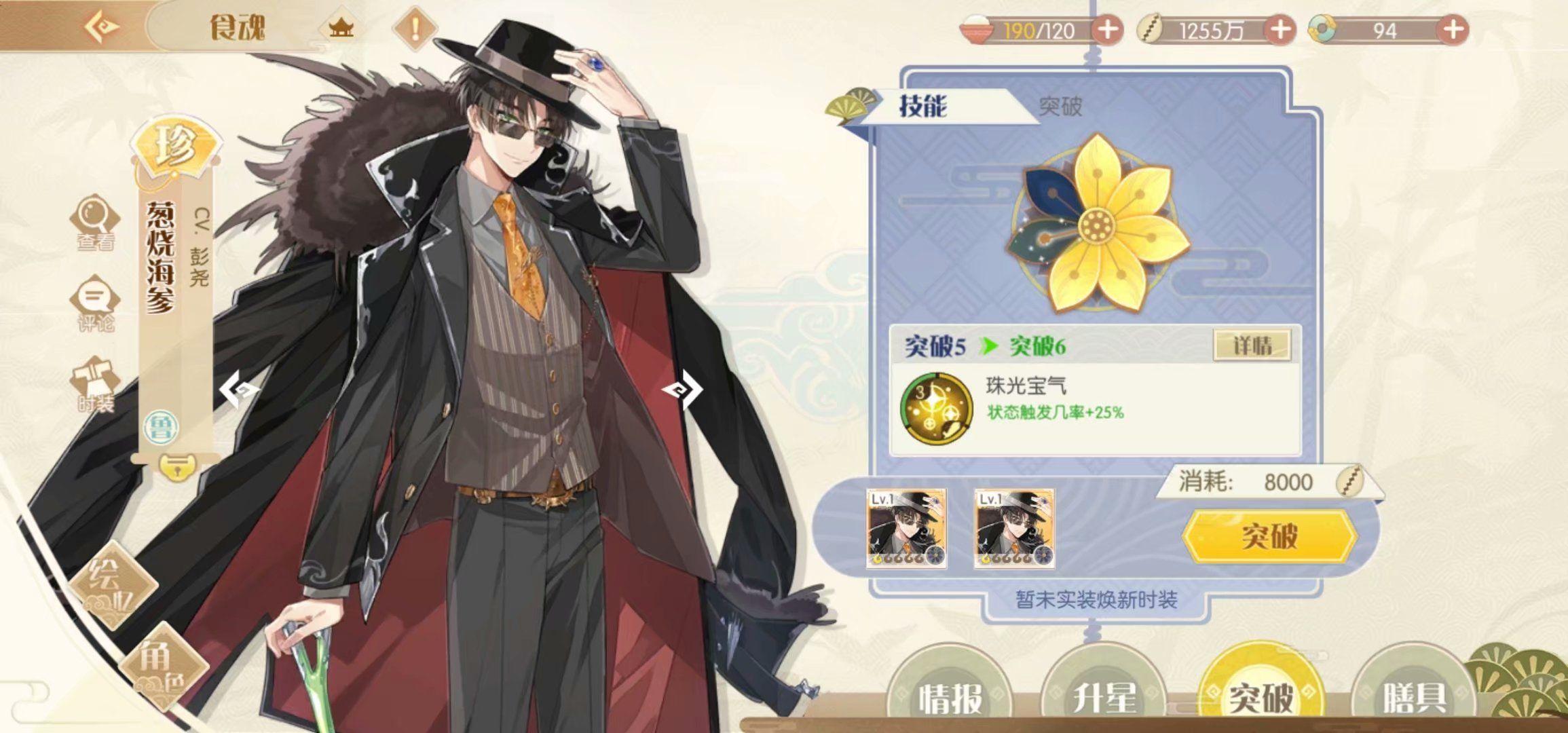The image size is (1568, 733).
Task: Add jade currency with the 94 plus button
Action: pos(1453,30)
